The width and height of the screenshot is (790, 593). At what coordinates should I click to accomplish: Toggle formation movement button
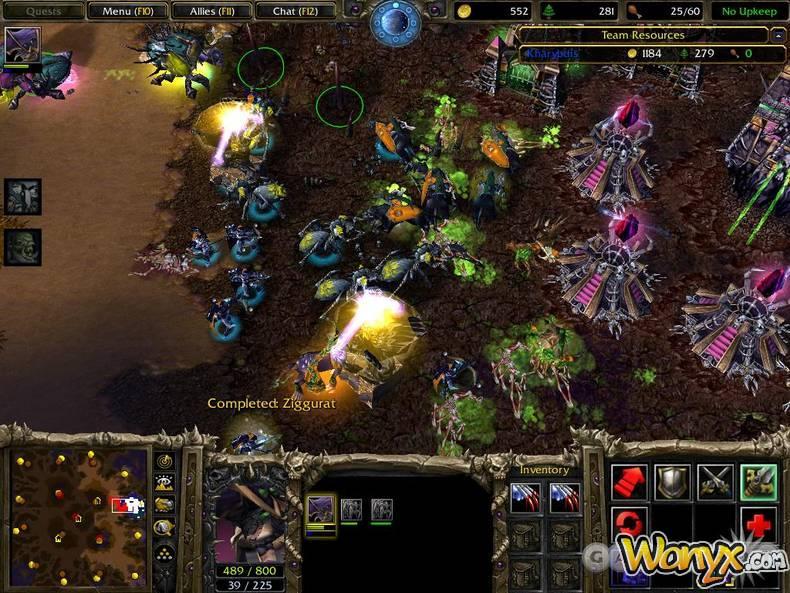pyautogui.click(x=165, y=552)
